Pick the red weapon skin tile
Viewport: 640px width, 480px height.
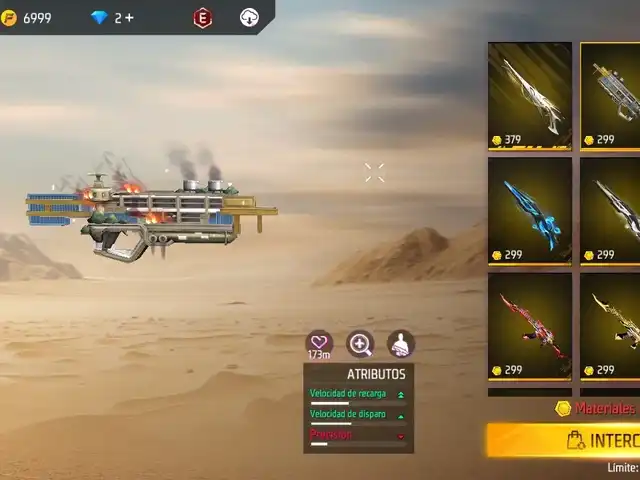(529, 326)
